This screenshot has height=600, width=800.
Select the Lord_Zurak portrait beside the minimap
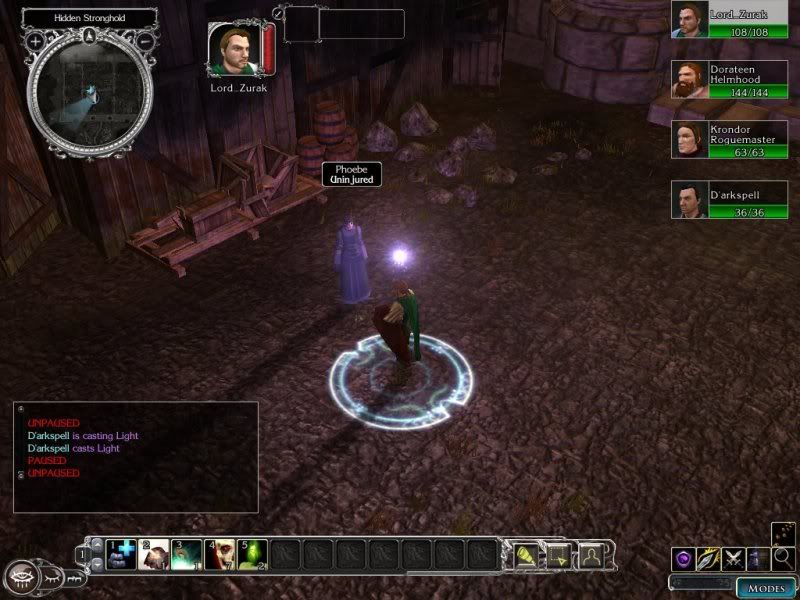[x=229, y=48]
